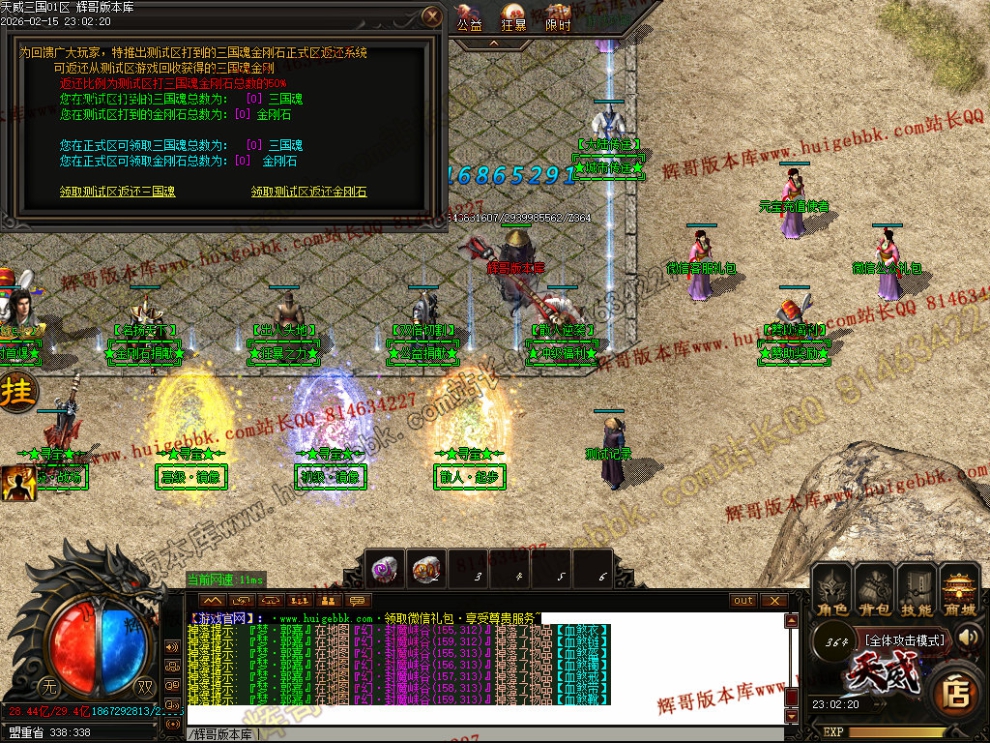This screenshot has height=743, width=990.
Task: Use the purple swirl hotbar item
Action: coord(384,569)
